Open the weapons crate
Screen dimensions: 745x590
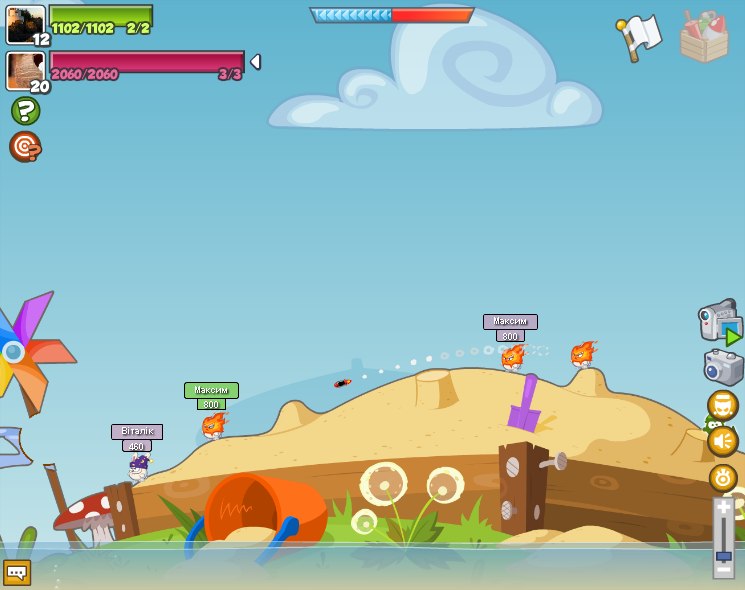(x=704, y=37)
